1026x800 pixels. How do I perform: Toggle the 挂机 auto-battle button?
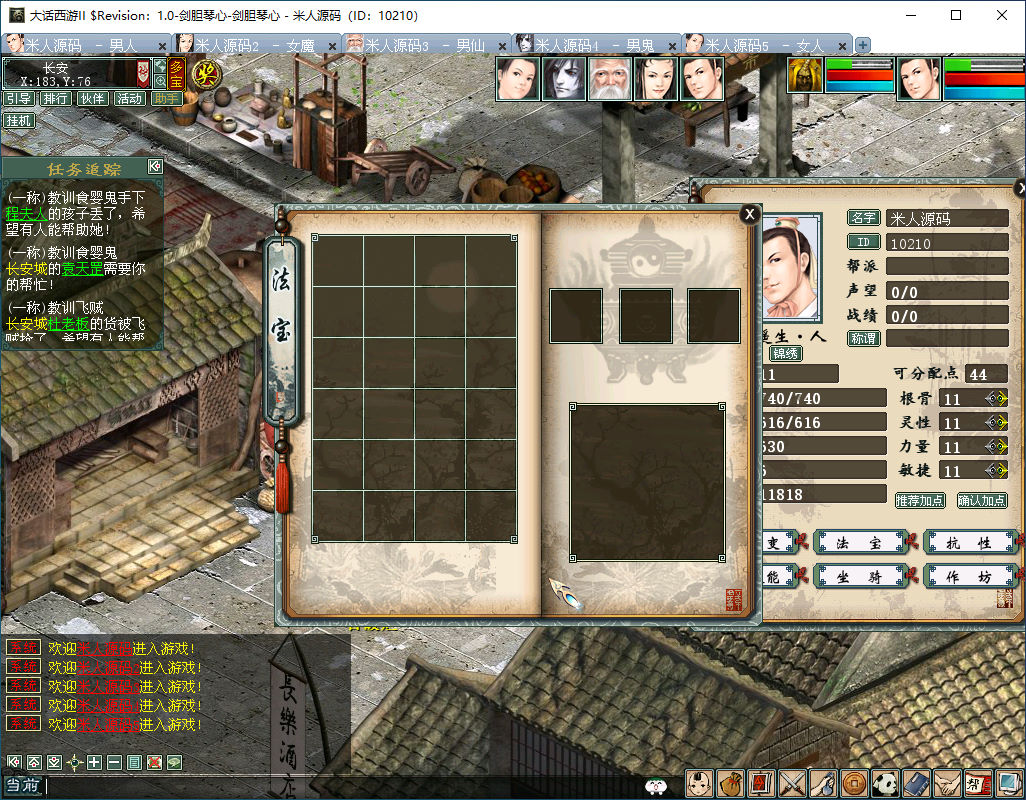(19, 120)
